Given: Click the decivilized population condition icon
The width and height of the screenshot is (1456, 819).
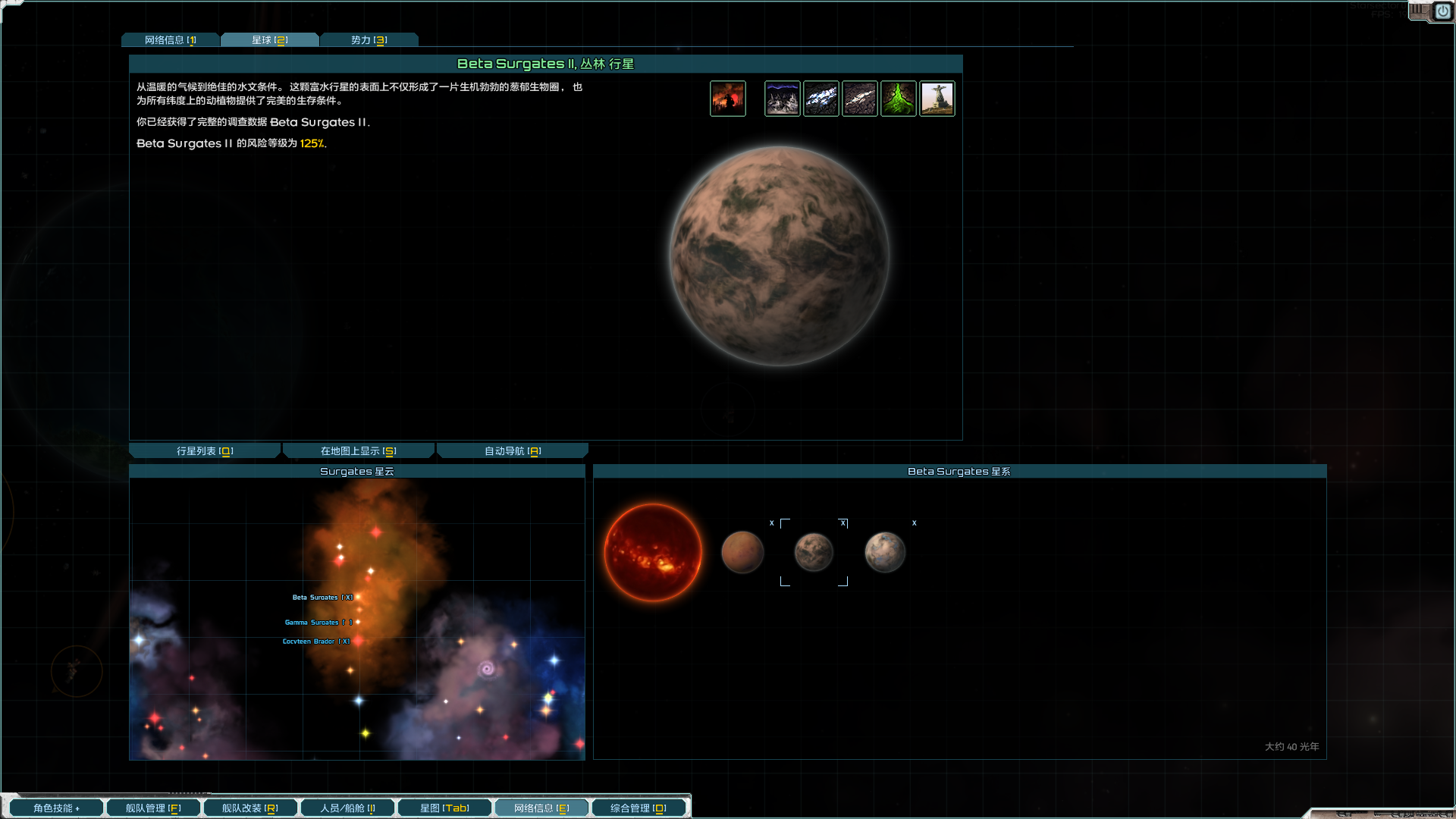Looking at the screenshot, I should point(727,98).
